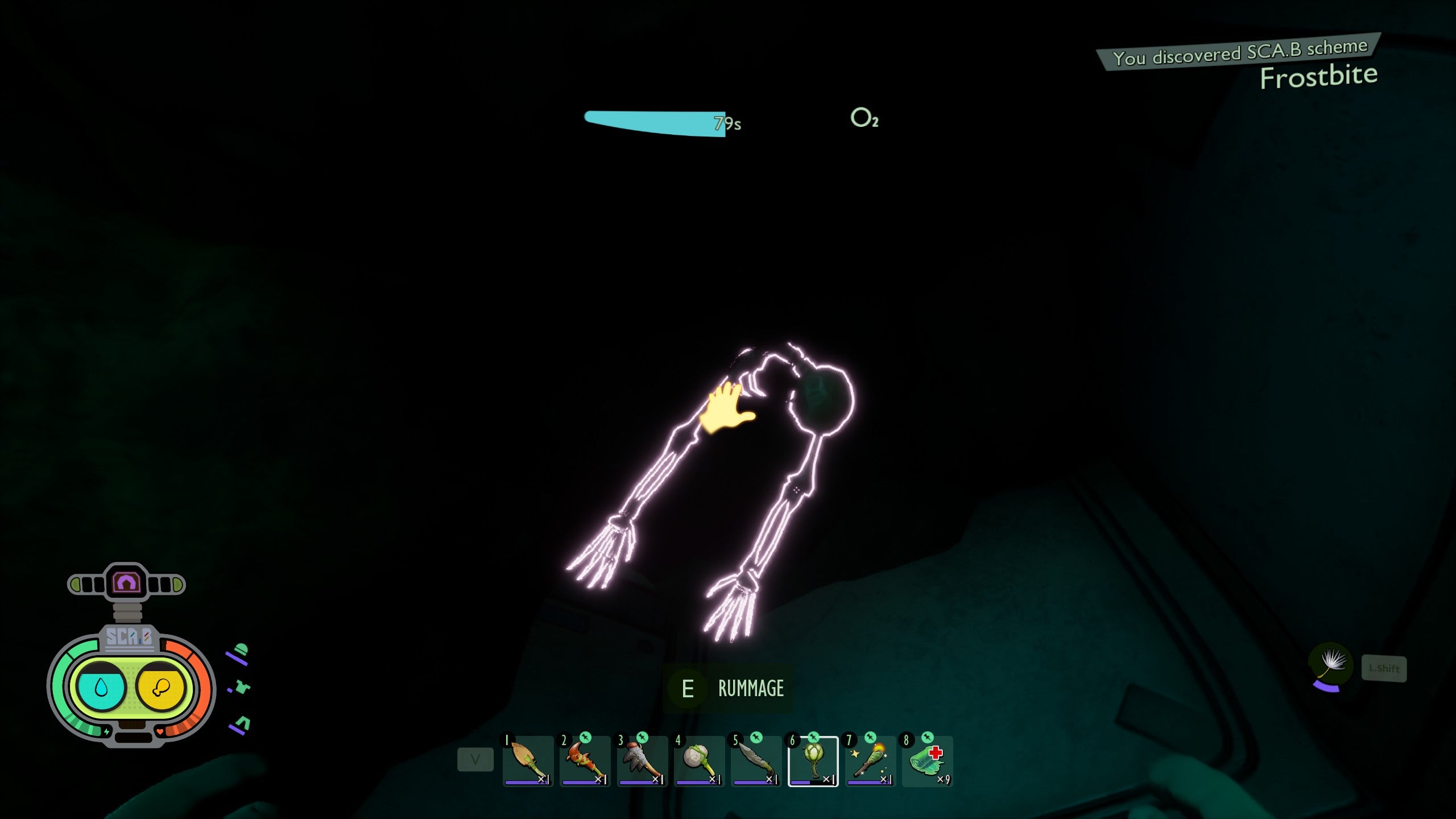Image resolution: width=1456 pixels, height=819 pixels.
Task: Click the highlighted green bulb mace slot
Action: (x=813, y=761)
